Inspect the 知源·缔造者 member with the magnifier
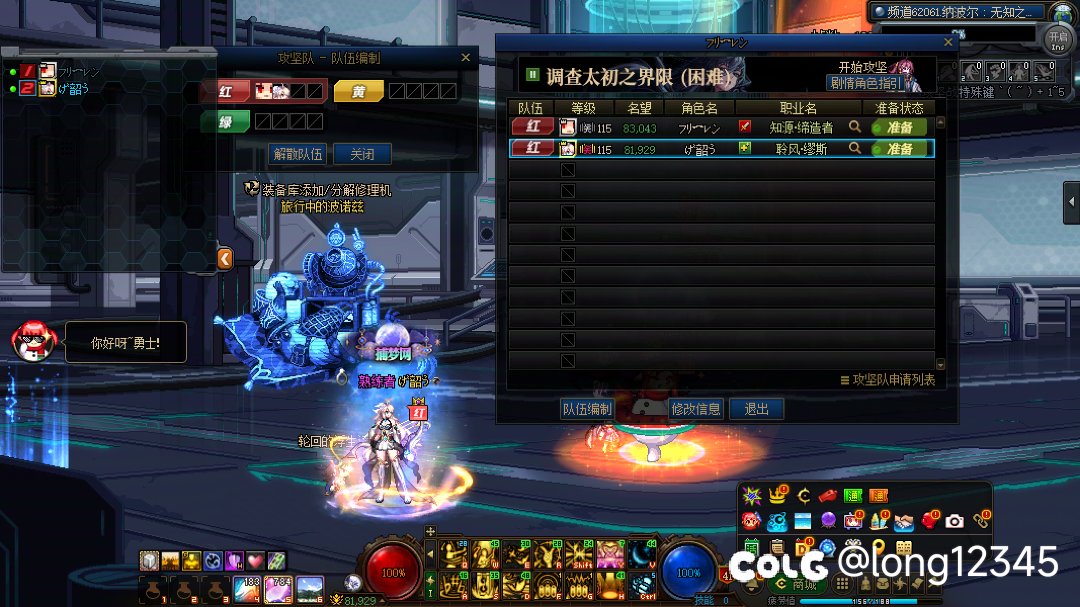This screenshot has width=1080, height=607. point(855,127)
